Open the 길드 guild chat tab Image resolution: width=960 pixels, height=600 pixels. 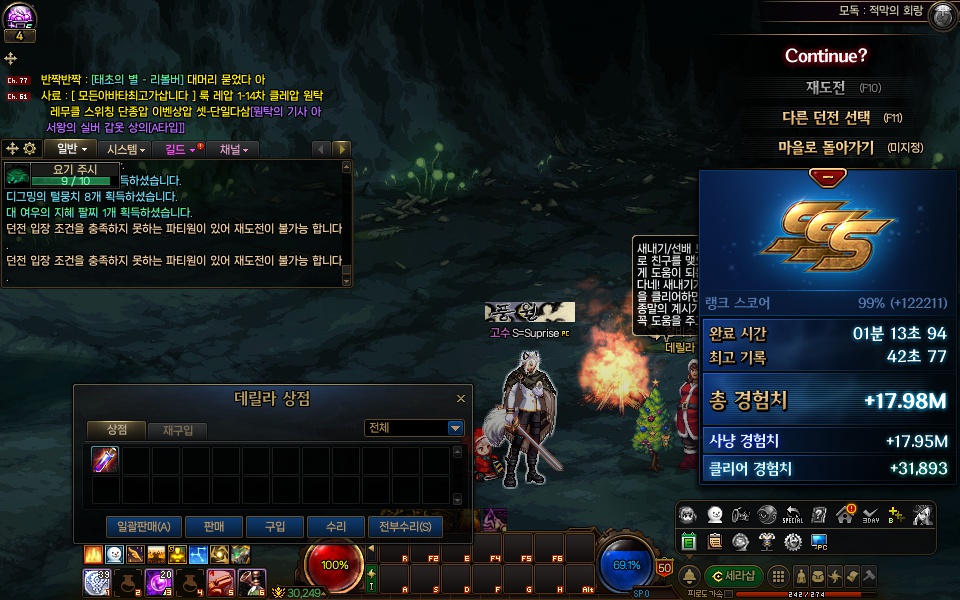pyautogui.click(x=180, y=149)
